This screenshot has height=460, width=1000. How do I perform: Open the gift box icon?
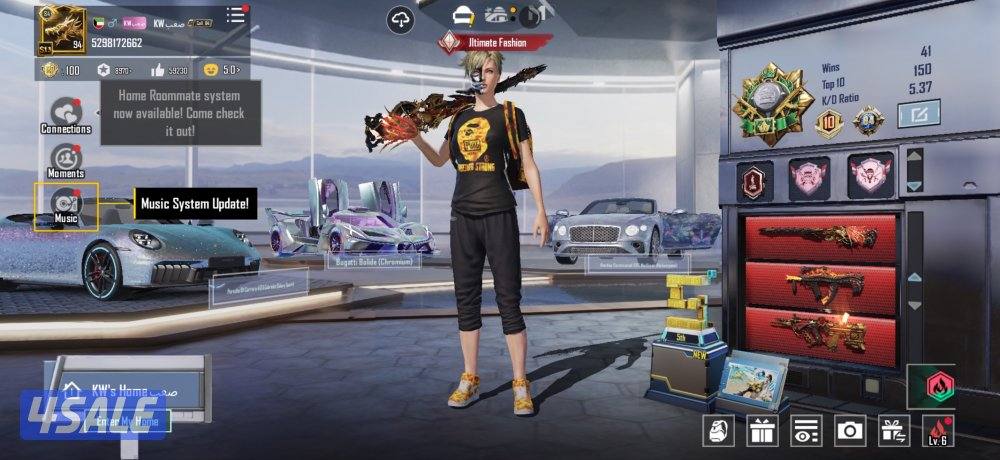pyautogui.click(x=760, y=430)
